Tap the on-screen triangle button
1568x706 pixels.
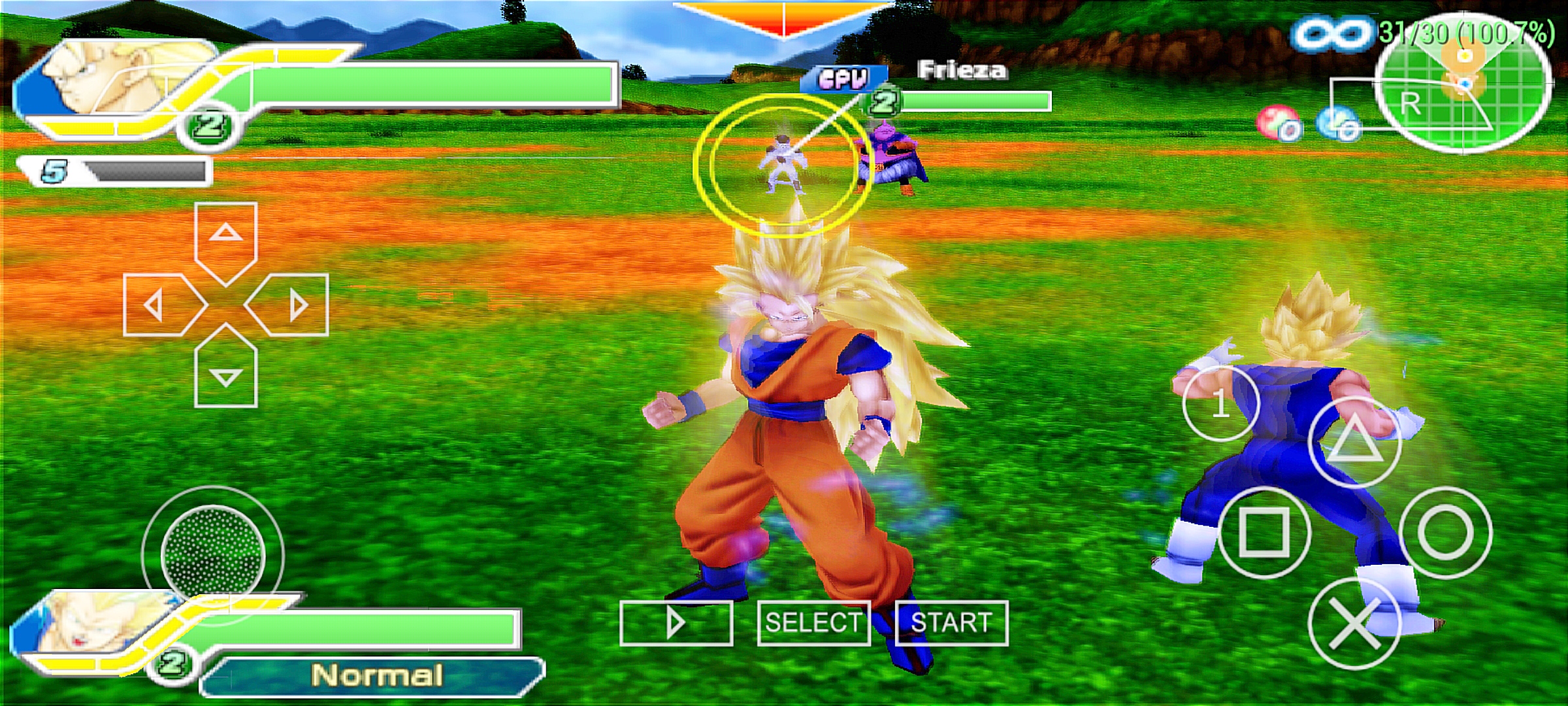pyautogui.click(x=1356, y=442)
